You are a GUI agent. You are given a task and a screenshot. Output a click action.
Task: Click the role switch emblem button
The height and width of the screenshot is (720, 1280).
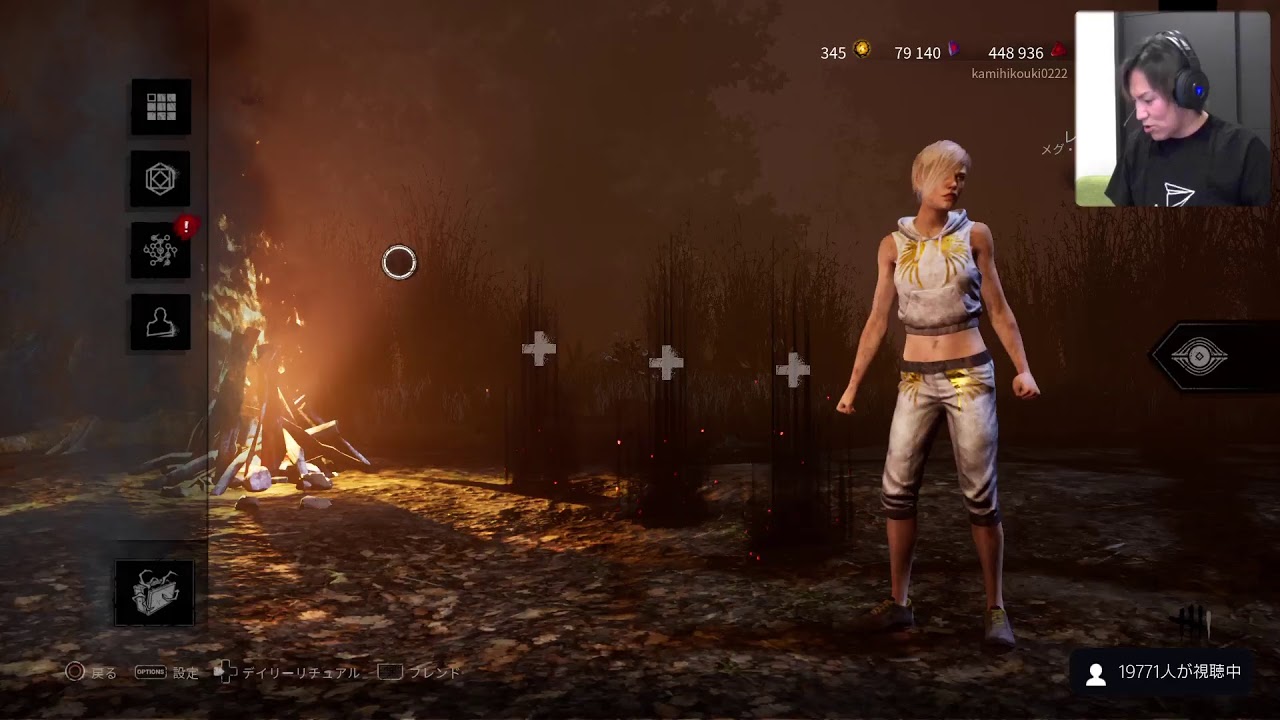click(x=1199, y=357)
